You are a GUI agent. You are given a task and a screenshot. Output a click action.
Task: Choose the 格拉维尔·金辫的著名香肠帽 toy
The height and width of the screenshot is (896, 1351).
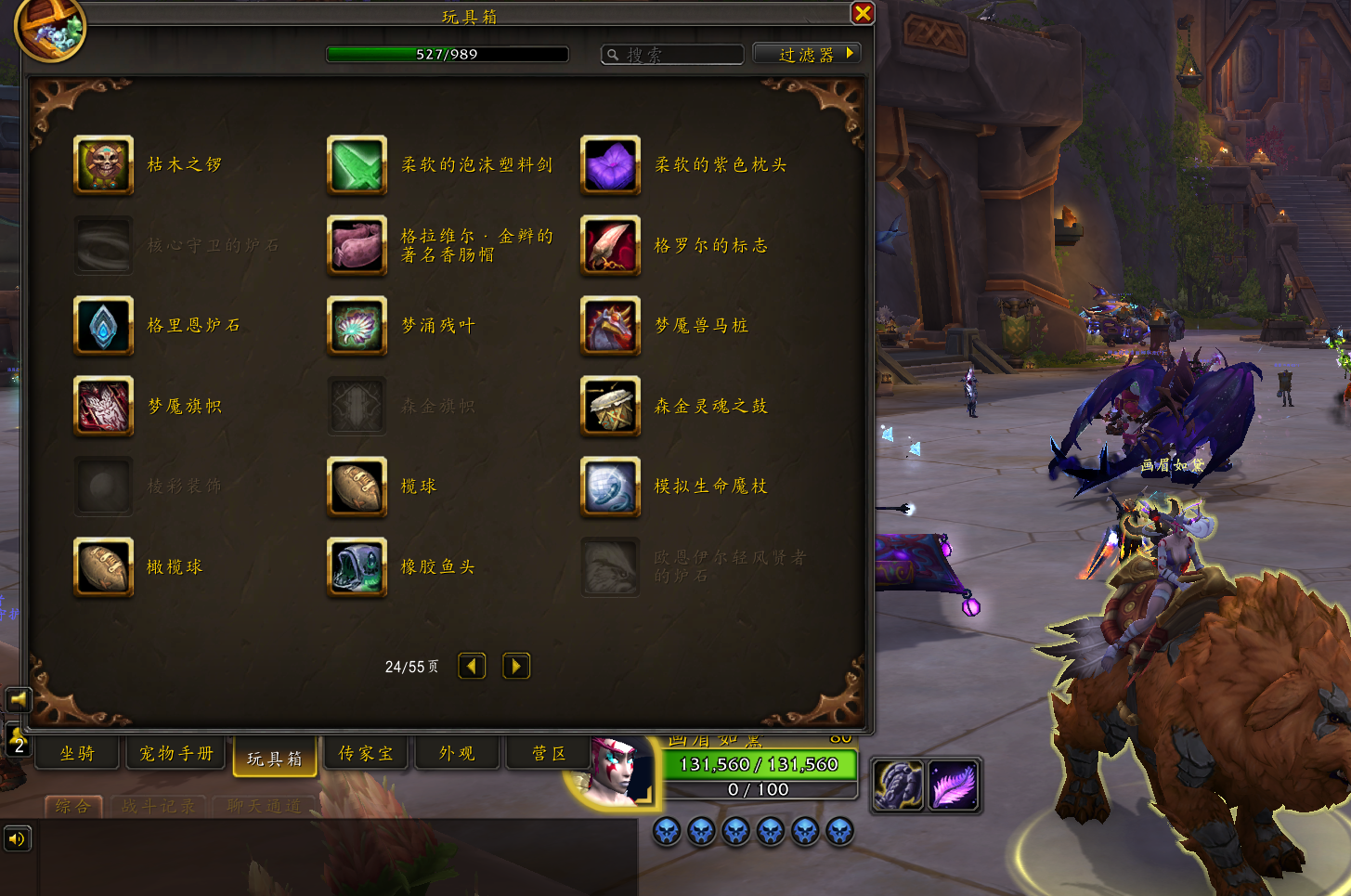(x=357, y=246)
